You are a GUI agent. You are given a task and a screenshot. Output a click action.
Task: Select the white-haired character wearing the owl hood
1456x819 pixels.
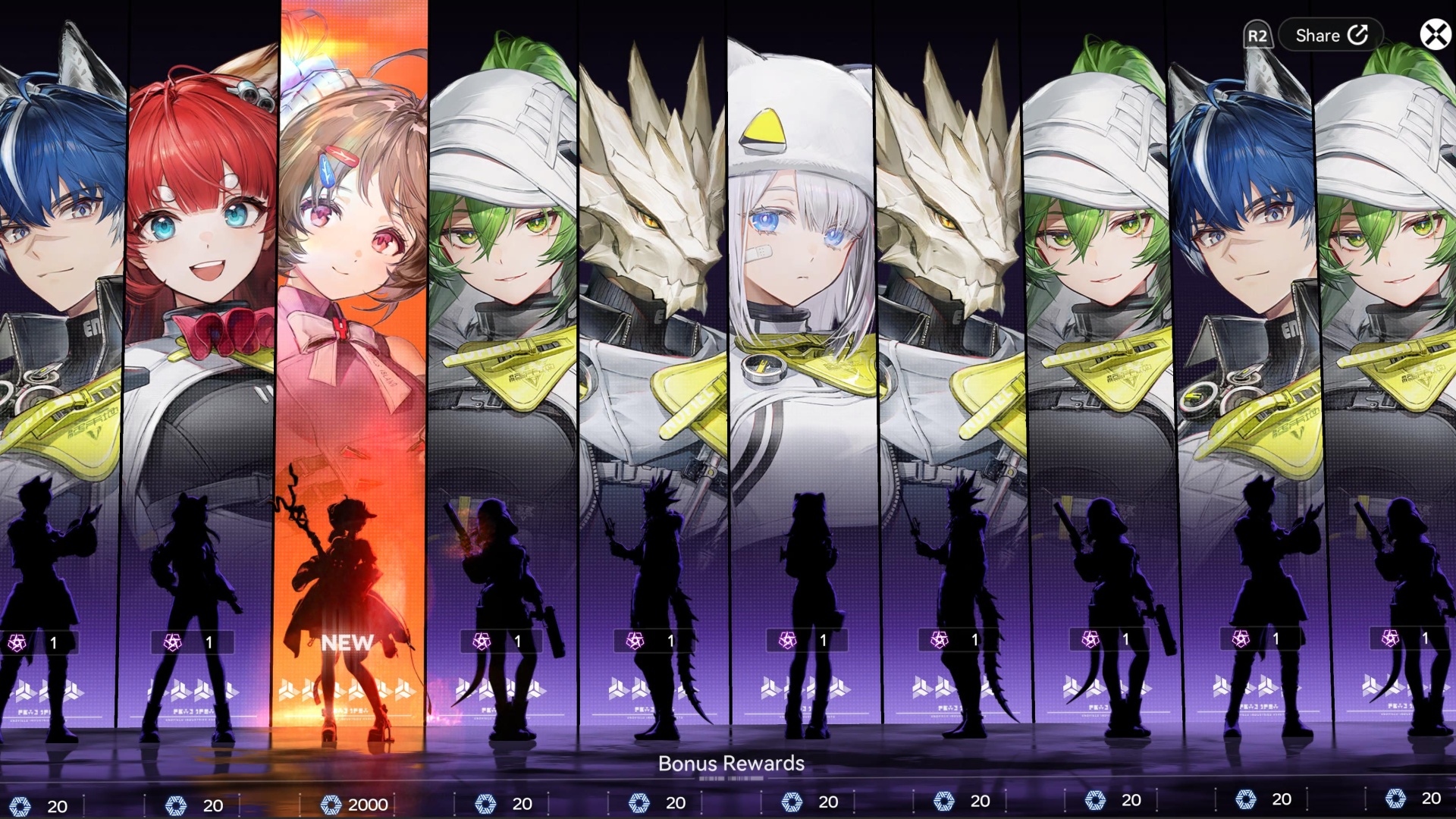pos(796,227)
